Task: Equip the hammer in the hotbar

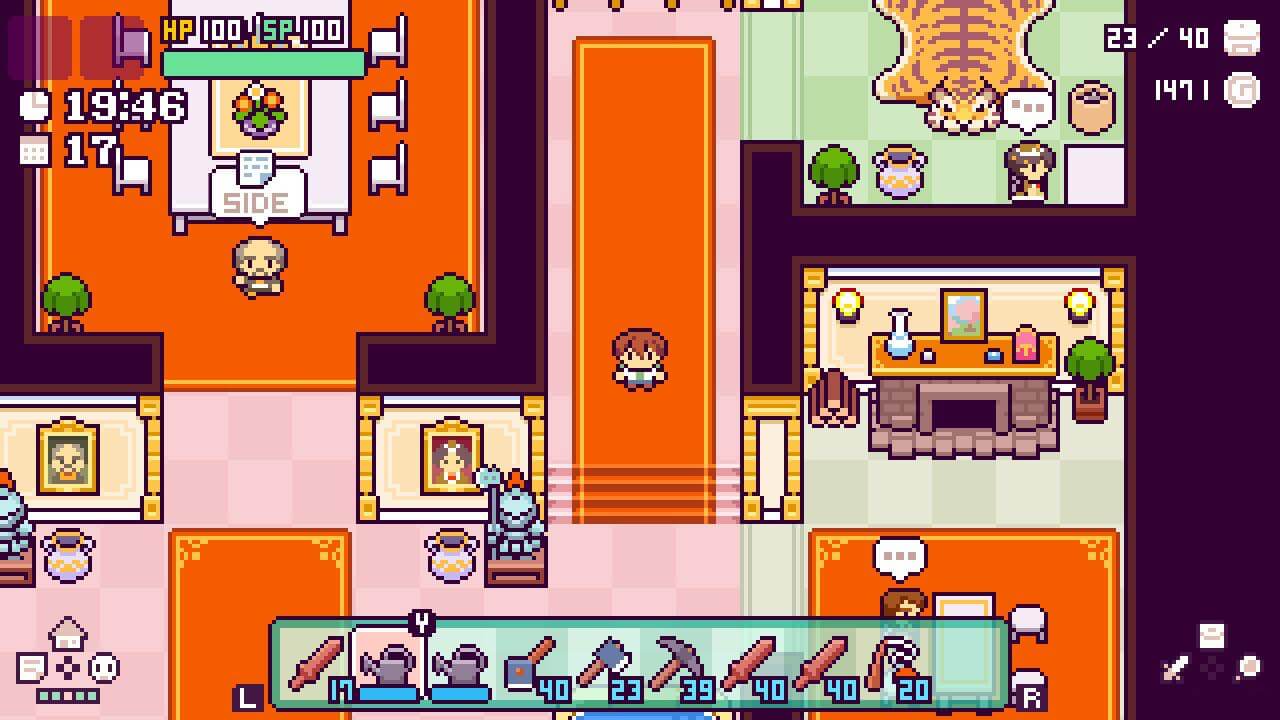Action: 532,662
